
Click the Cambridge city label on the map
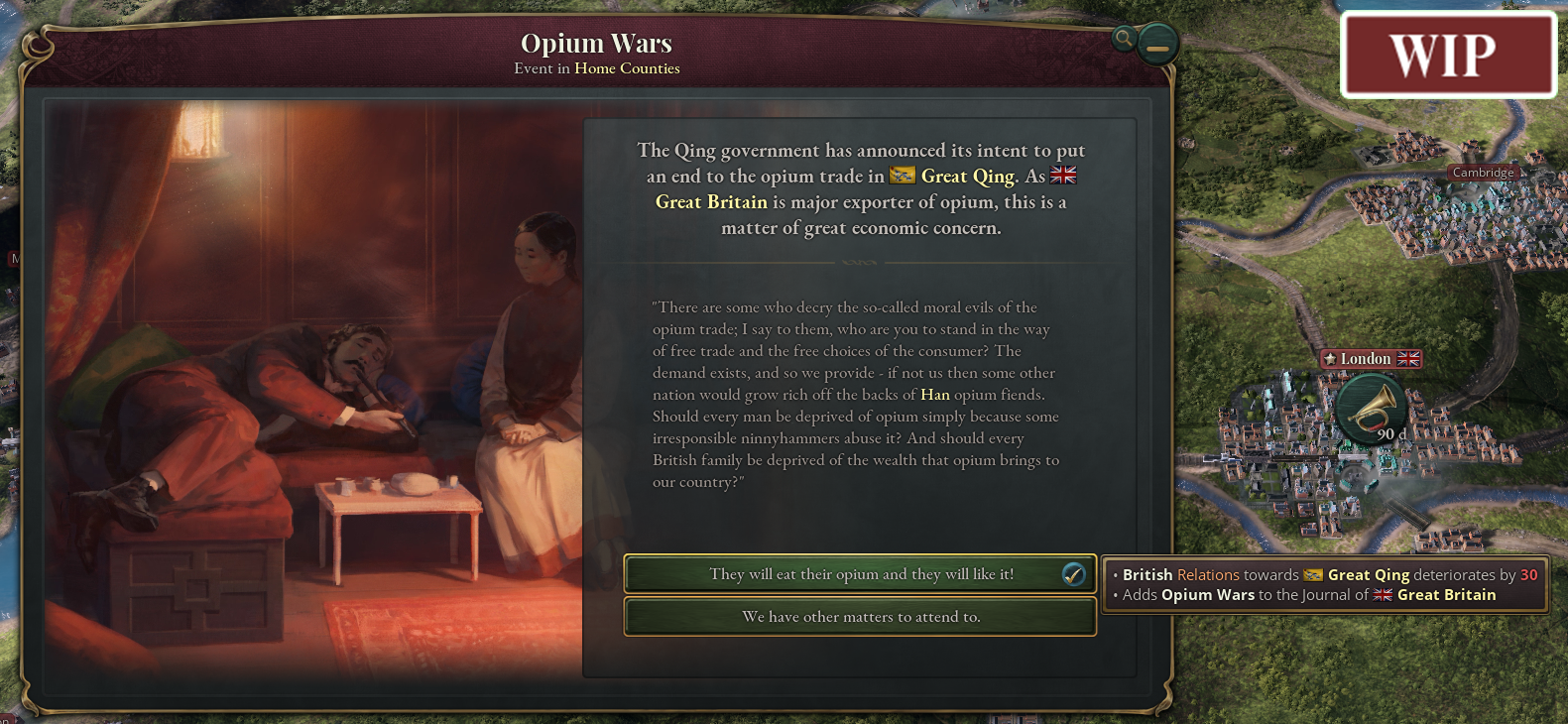[x=1483, y=172]
